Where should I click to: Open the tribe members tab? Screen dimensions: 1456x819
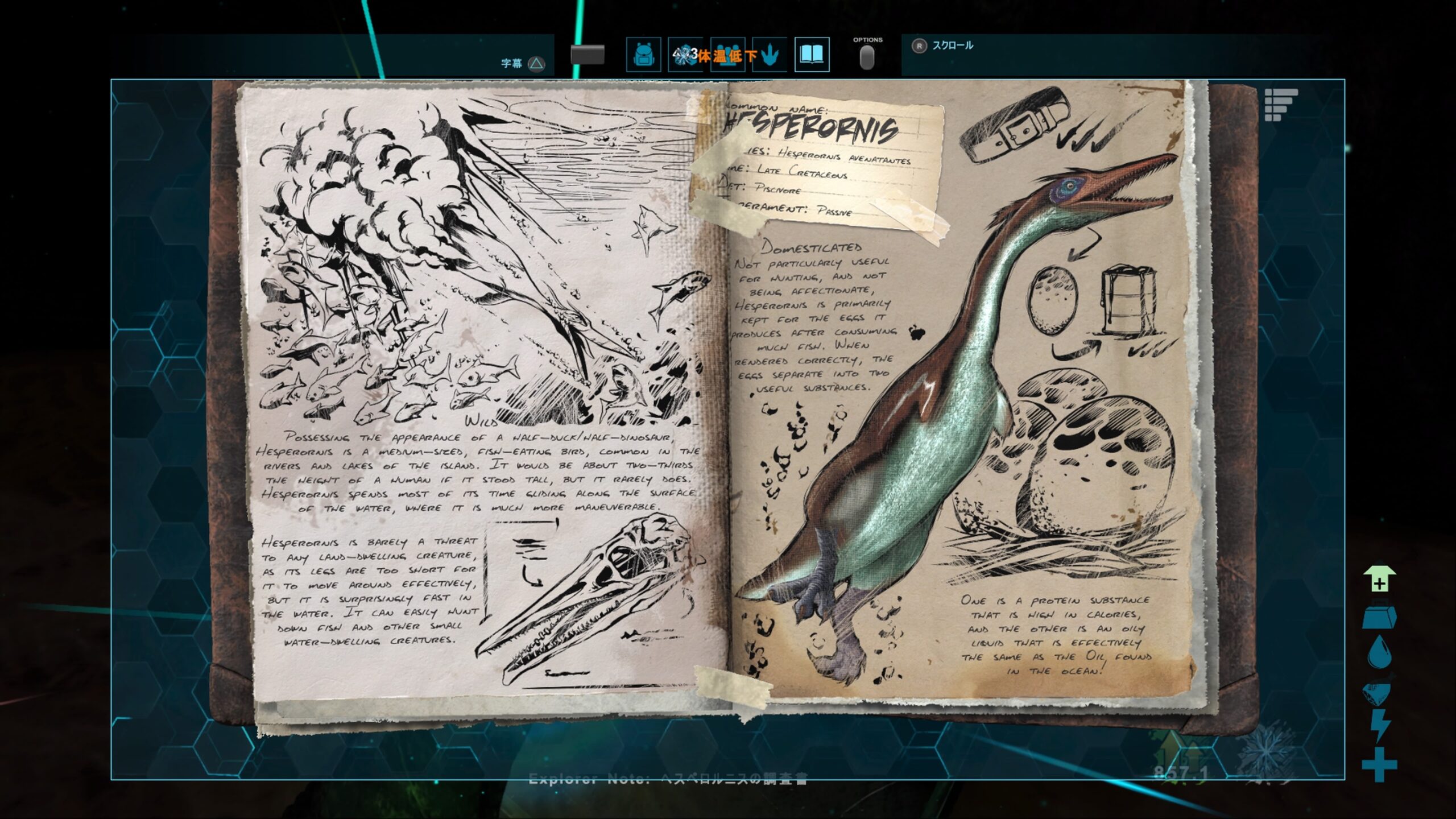point(727,55)
